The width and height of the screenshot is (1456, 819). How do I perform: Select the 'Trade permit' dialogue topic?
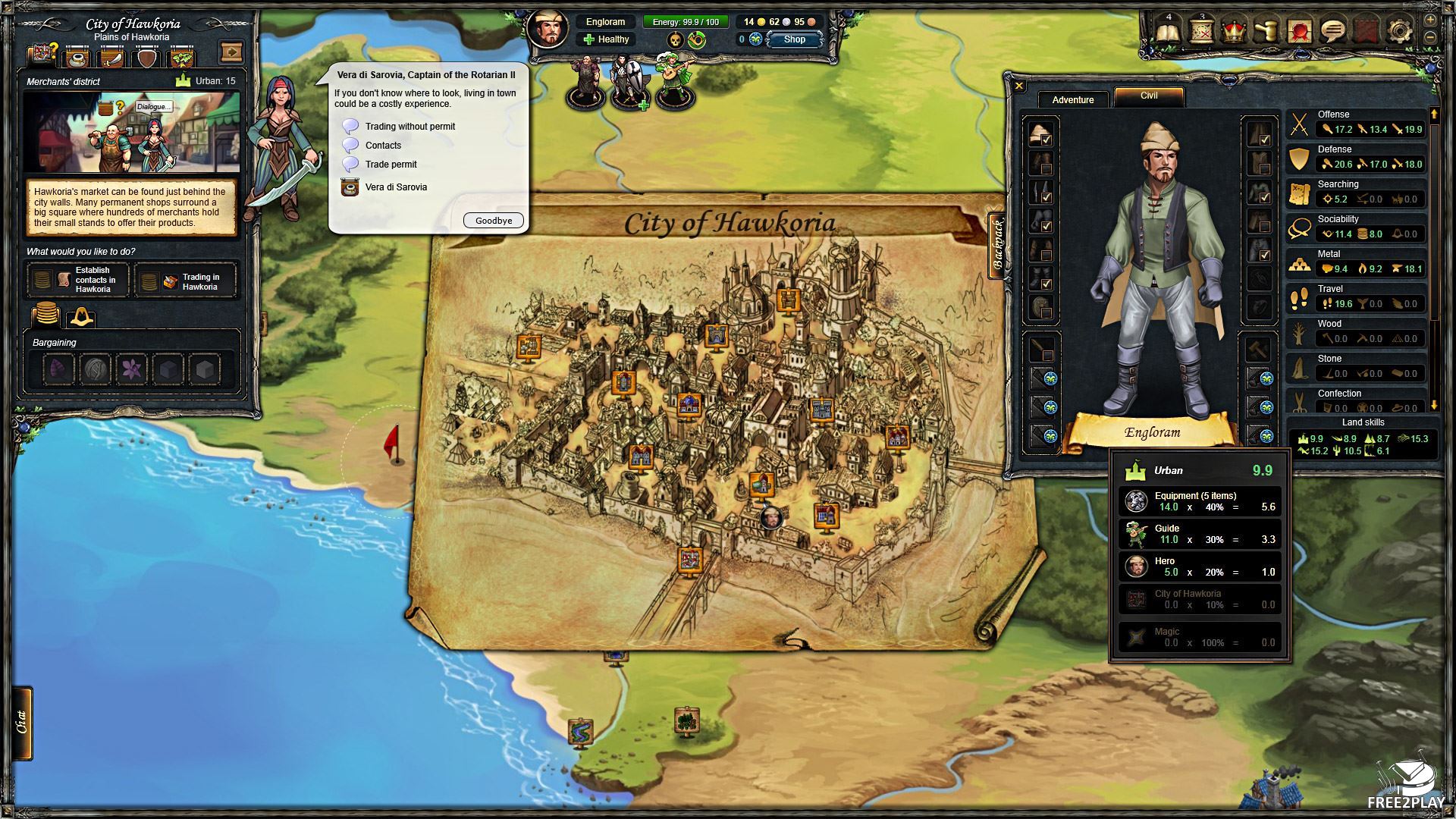[391, 165]
